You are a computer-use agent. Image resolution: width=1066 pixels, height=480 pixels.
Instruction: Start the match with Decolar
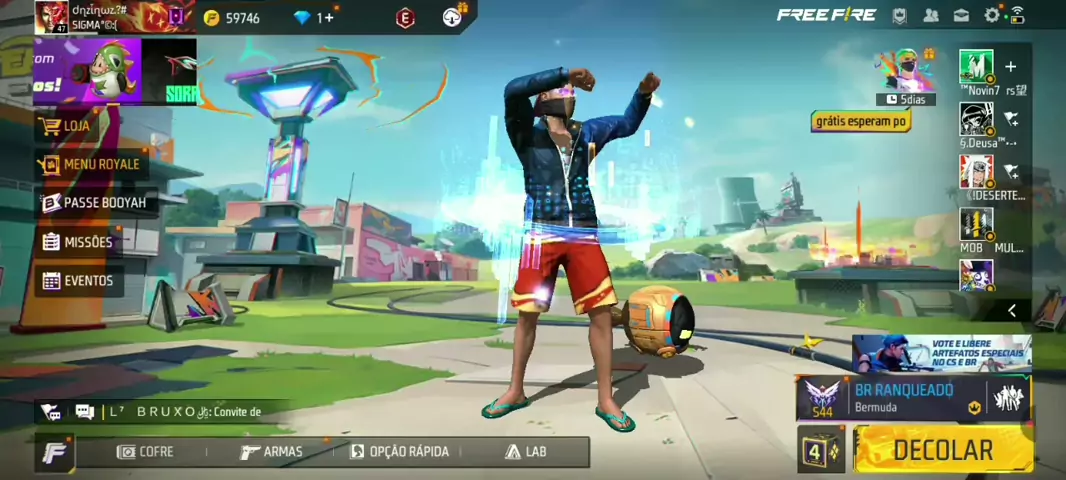point(943,450)
